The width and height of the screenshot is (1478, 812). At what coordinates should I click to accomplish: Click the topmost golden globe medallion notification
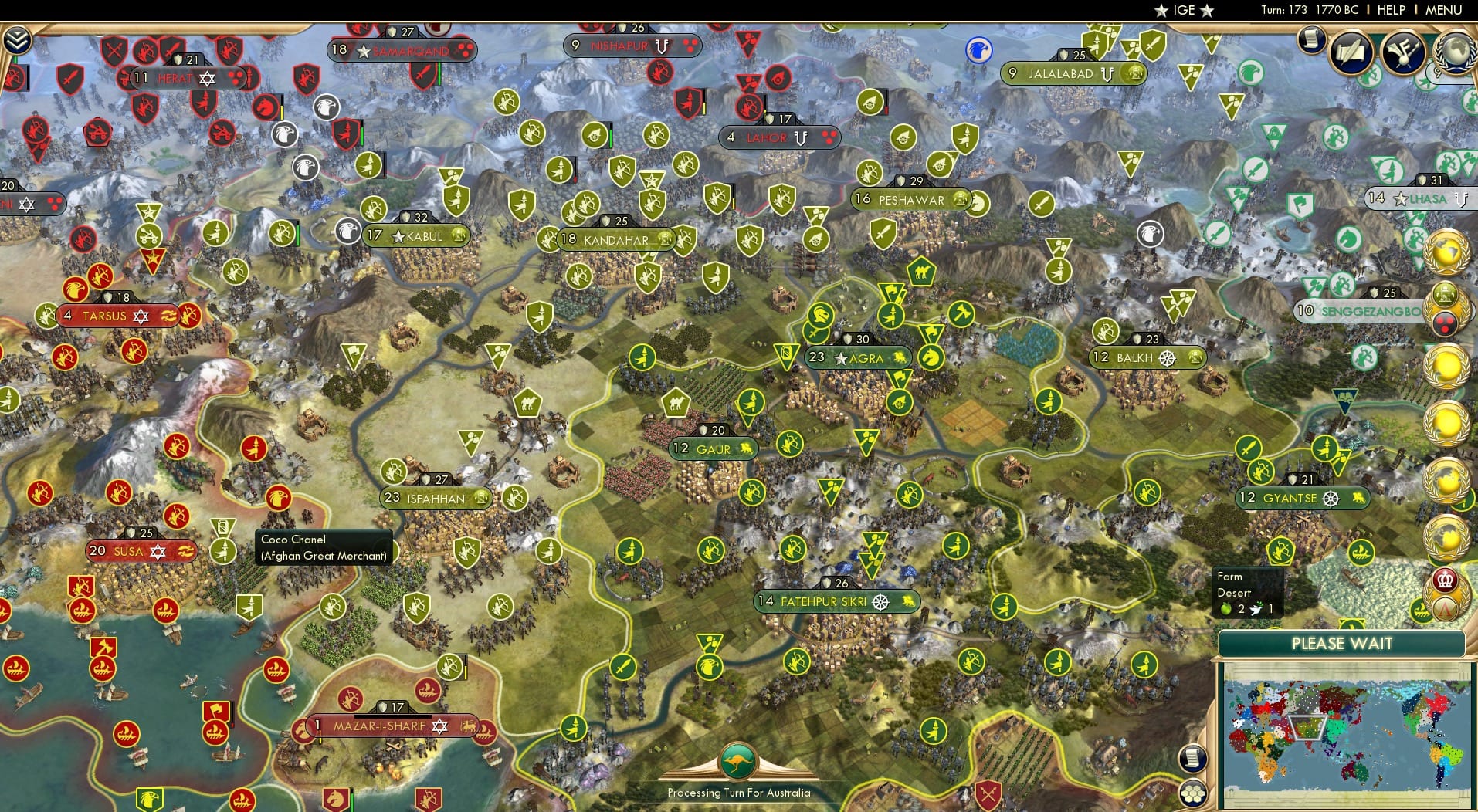click(x=1446, y=254)
